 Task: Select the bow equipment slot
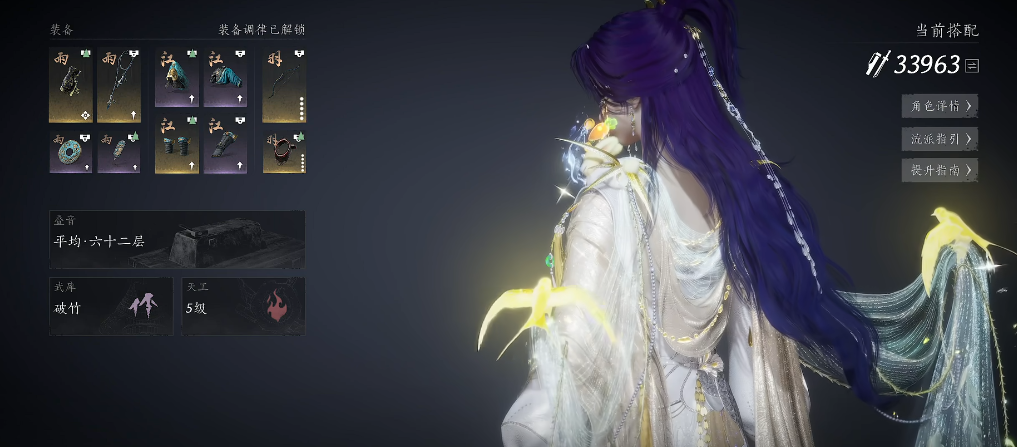[x=284, y=85]
